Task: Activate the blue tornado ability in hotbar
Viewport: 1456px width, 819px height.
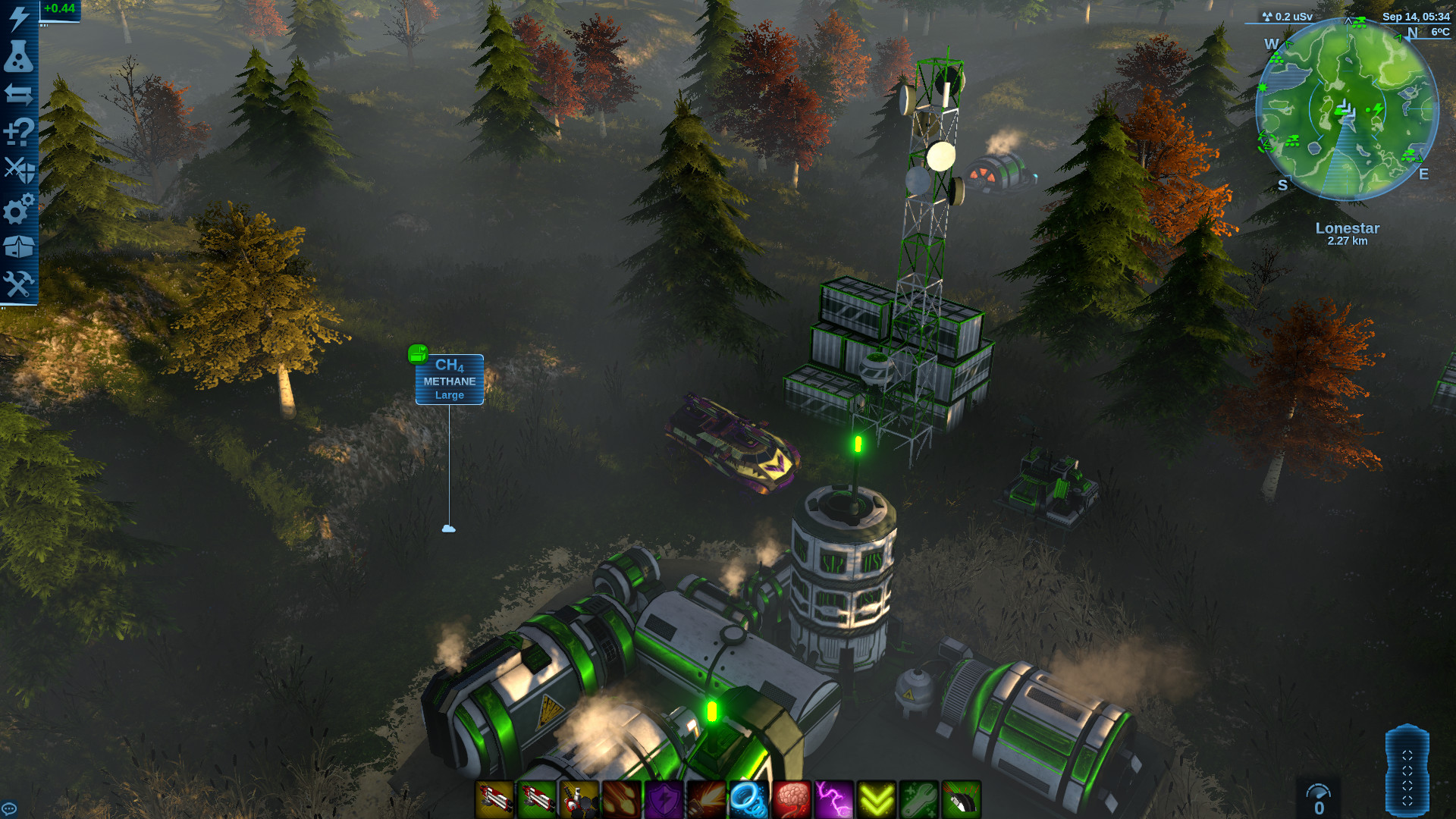Action: tap(748, 800)
